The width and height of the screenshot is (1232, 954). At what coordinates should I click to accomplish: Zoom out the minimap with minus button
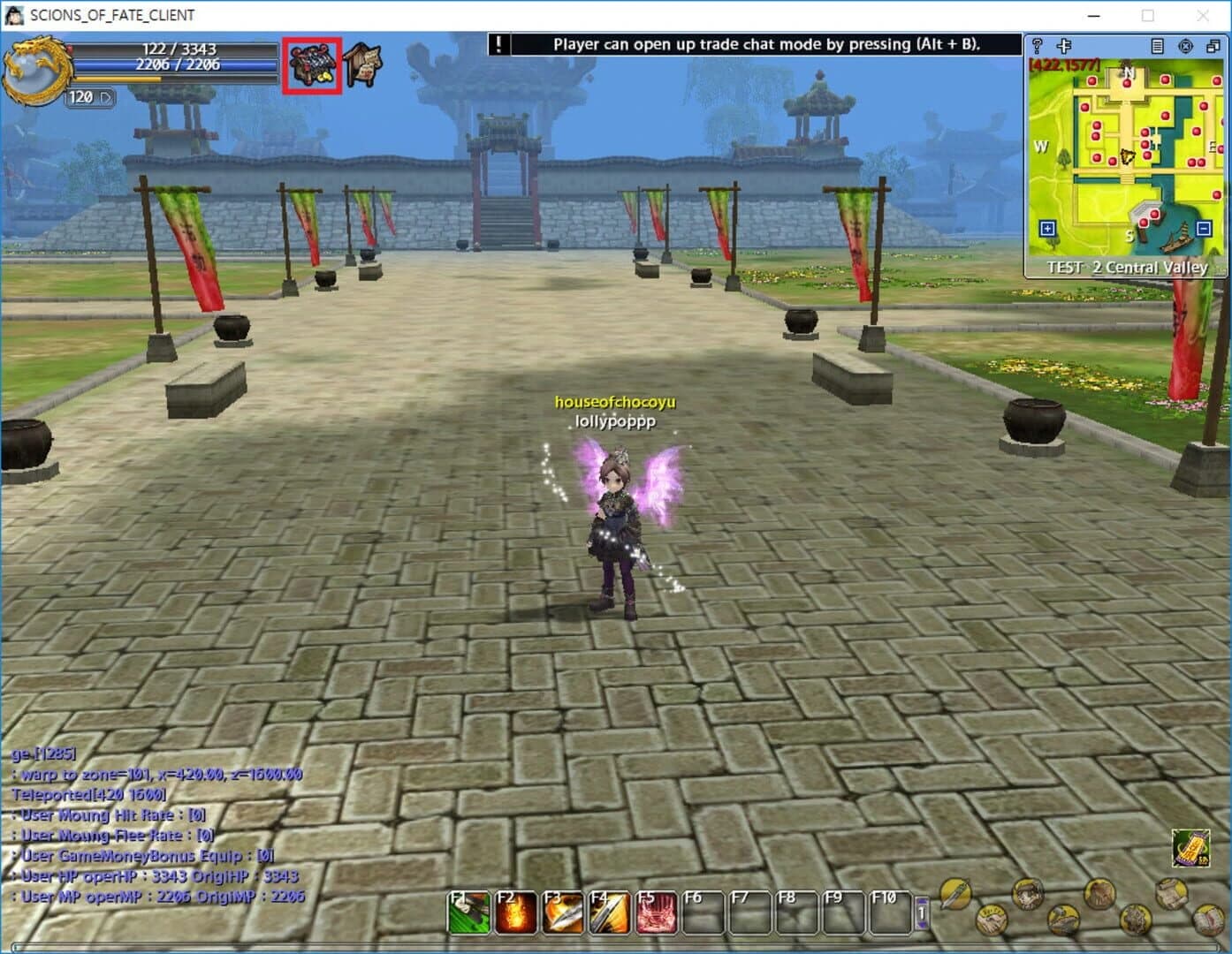pos(1202,228)
